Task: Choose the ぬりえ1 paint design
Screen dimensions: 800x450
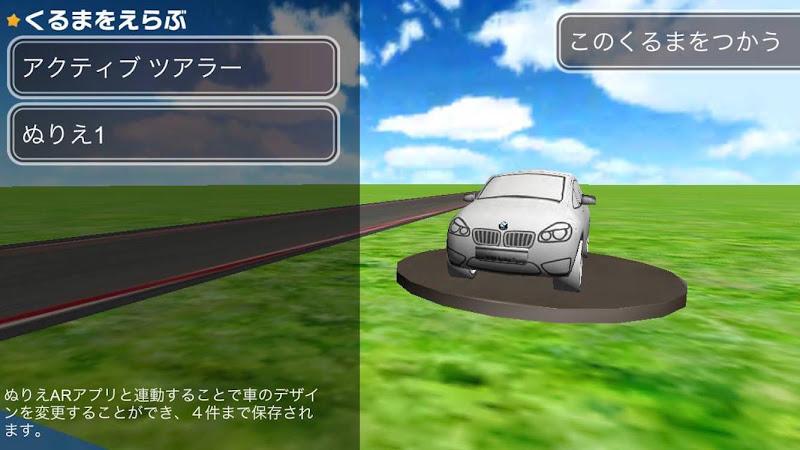Action: click(173, 134)
